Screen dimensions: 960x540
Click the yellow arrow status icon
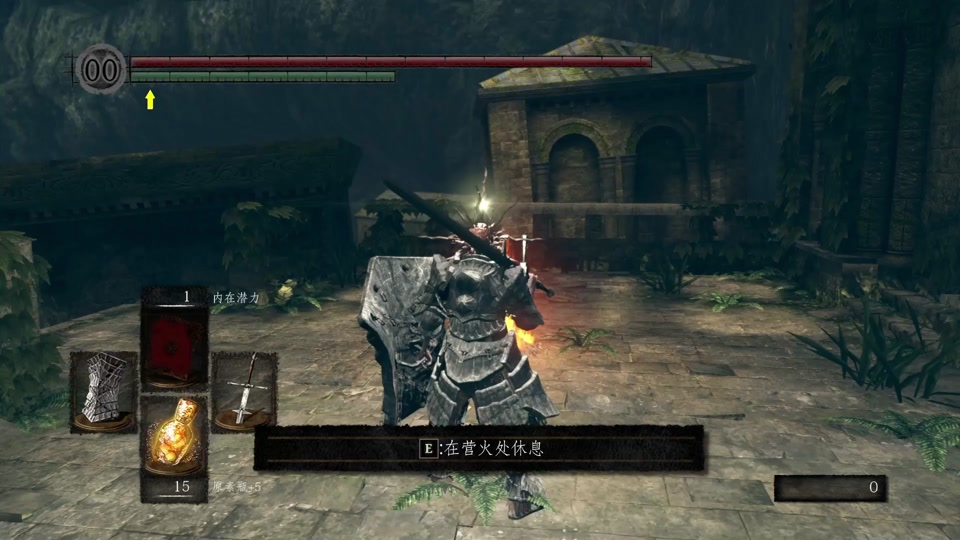click(150, 99)
